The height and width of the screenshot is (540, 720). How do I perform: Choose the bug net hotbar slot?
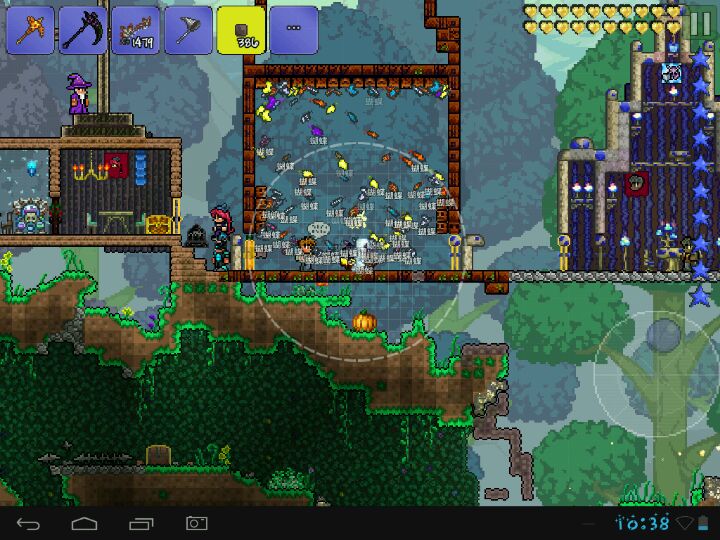pyautogui.click(x=188, y=30)
